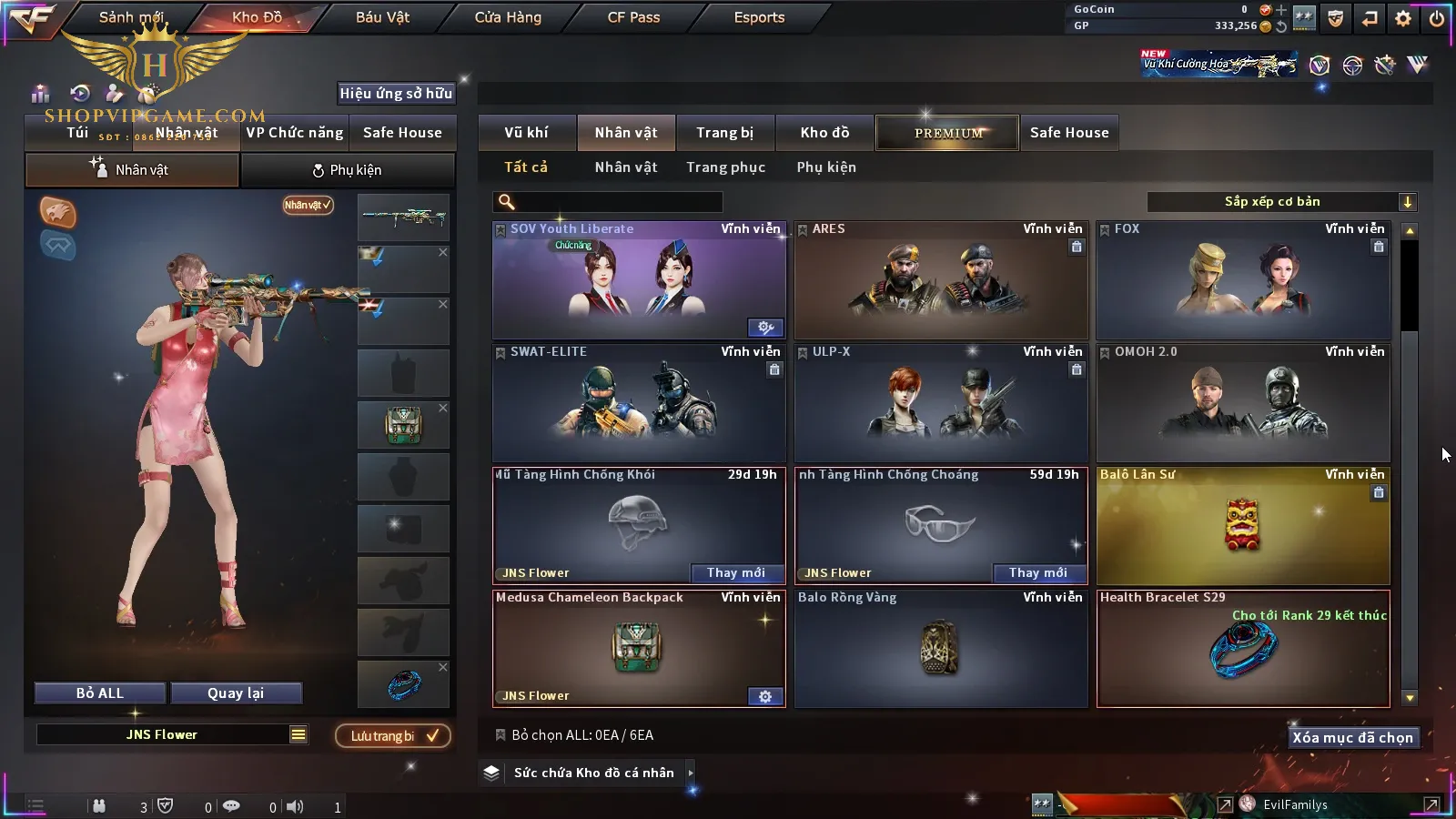The image size is (1456, 819).
Task: Open the PREMIUM tab
Action: 948,133
